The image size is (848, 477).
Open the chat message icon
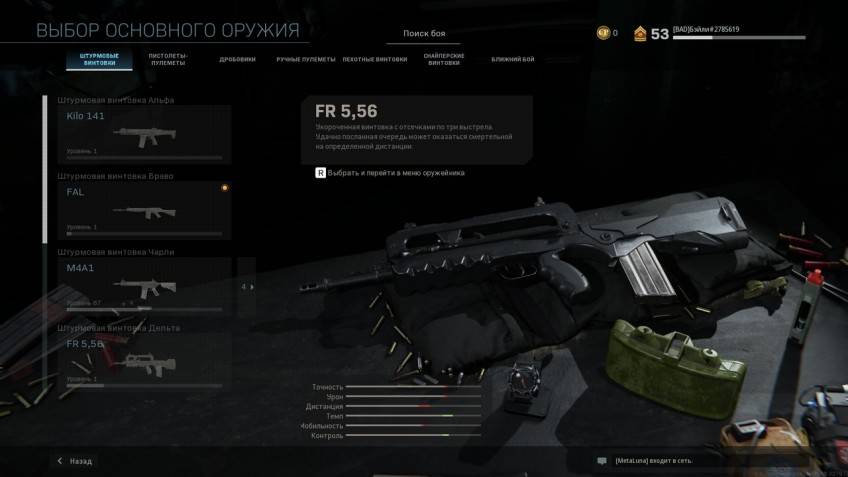[601, 461]
